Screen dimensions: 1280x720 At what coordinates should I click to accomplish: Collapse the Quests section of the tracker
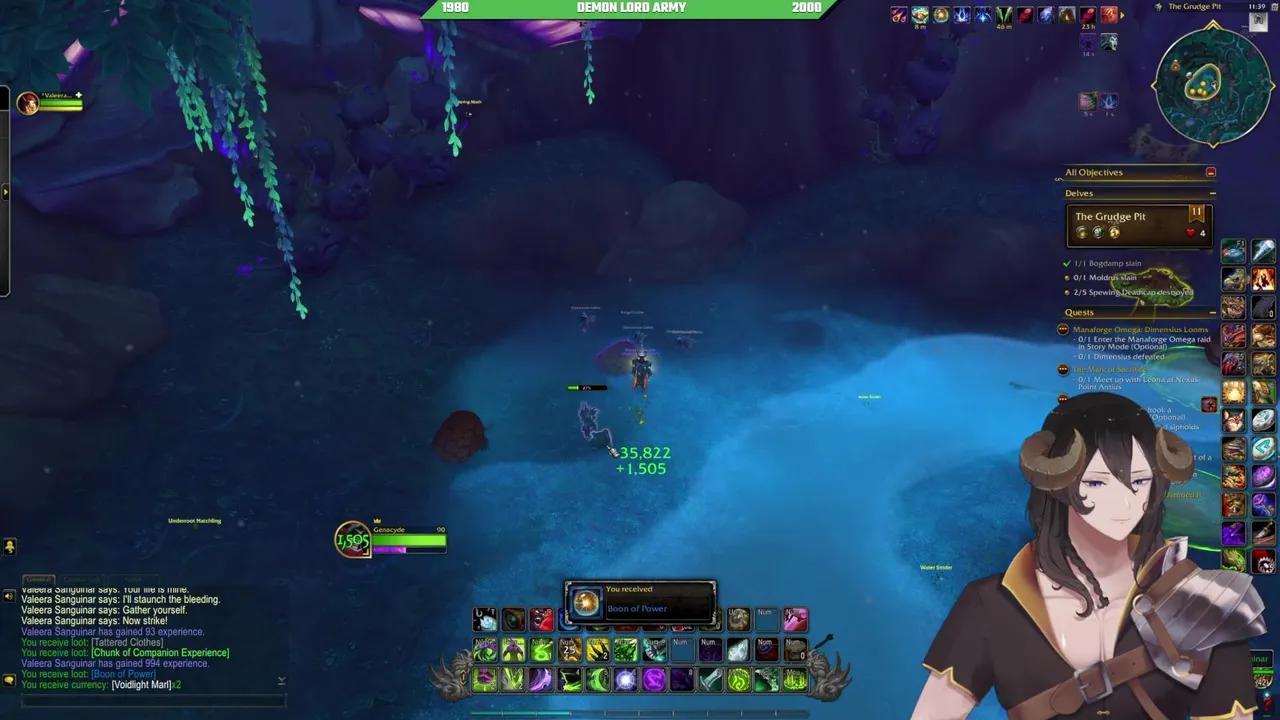1212,312
